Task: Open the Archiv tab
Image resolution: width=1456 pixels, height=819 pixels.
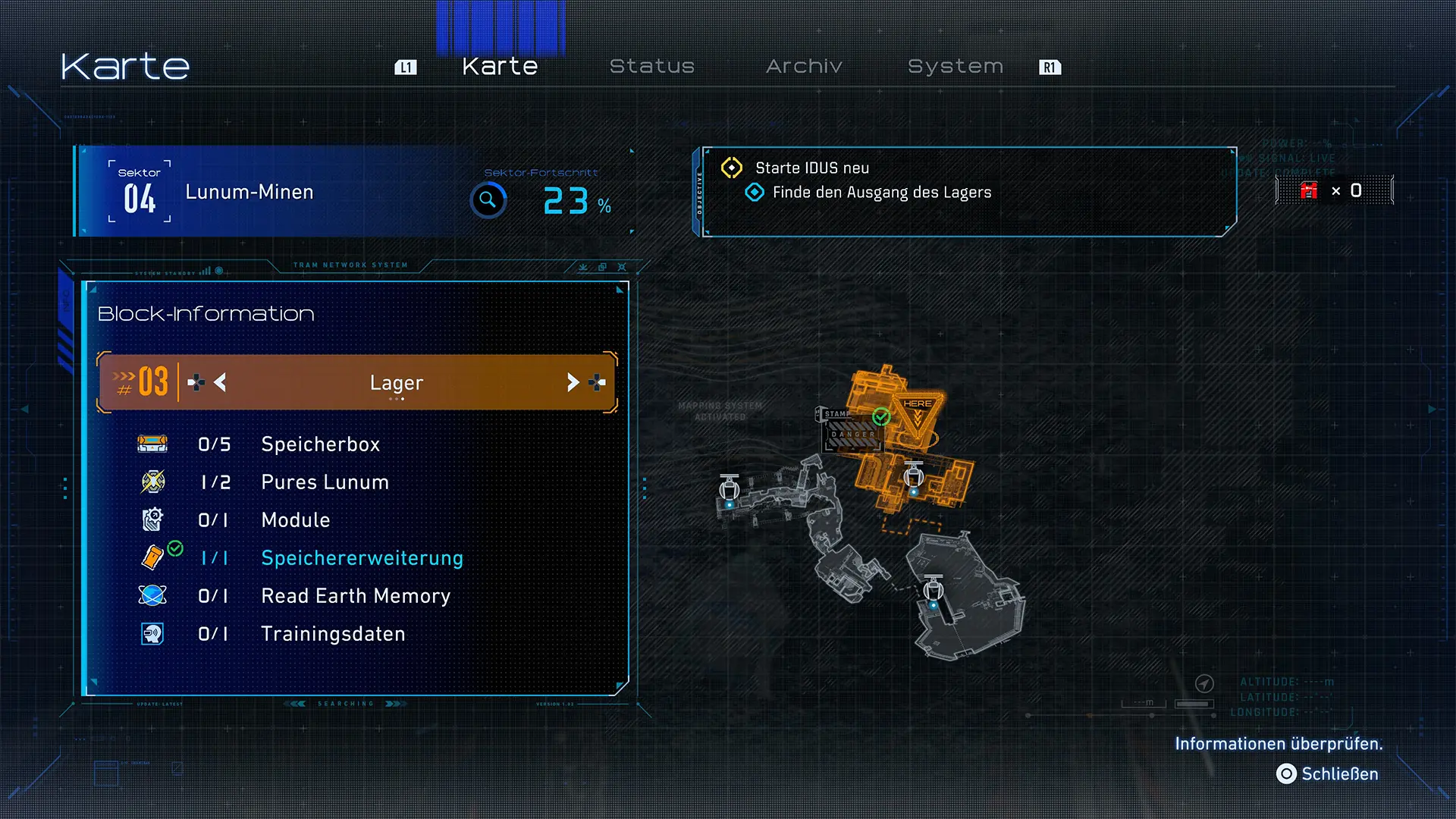Action: 804,67
